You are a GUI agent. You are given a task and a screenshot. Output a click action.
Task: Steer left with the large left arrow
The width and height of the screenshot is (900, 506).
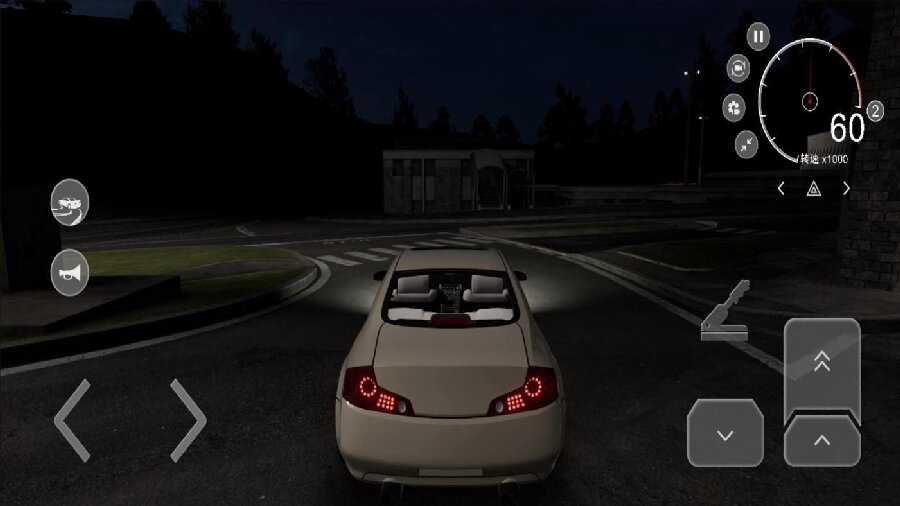click(x=72, y=420)
